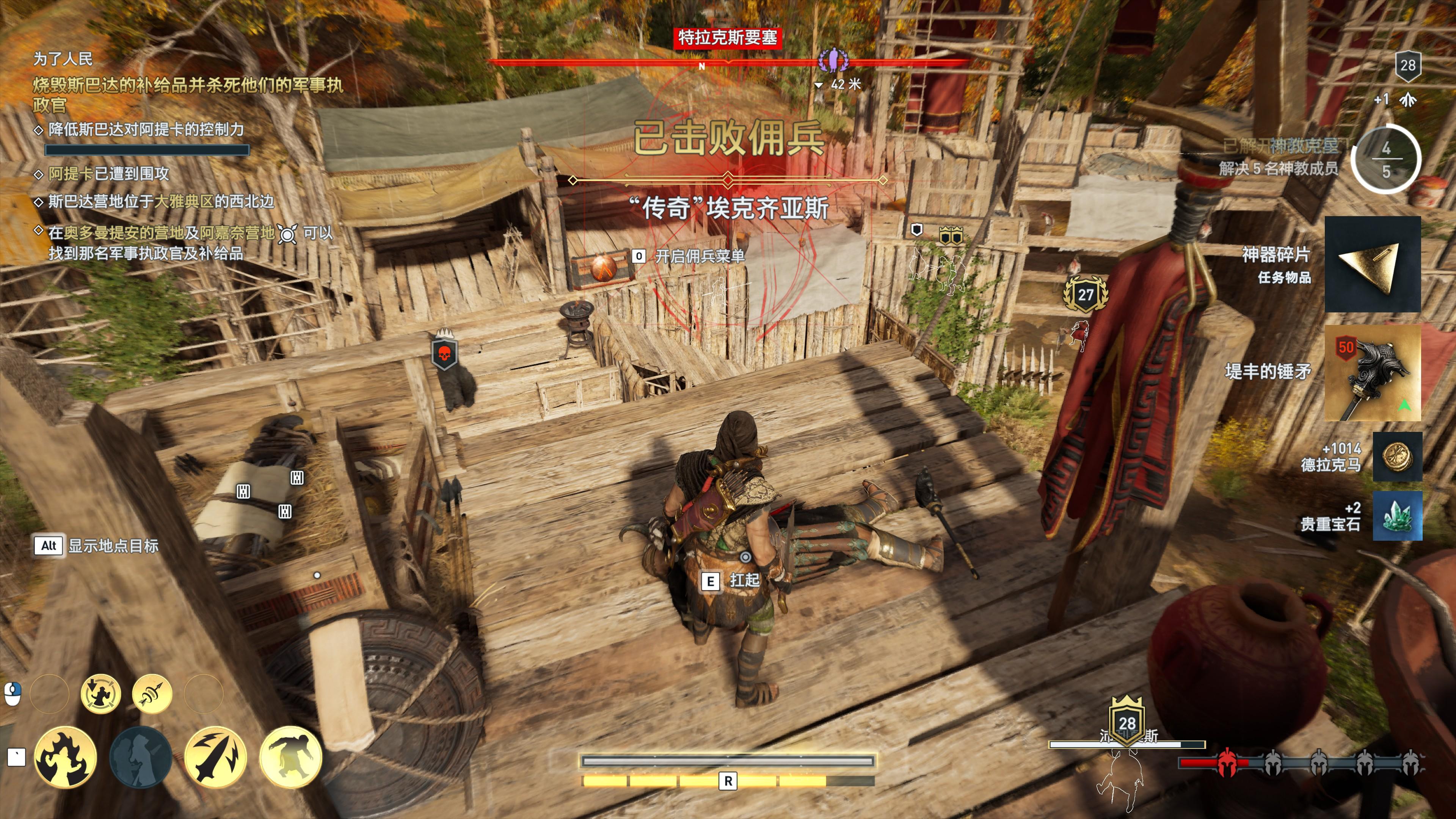Image resolution: width=1456 pixels, height=819 pixels.
Task: Select the greyed-out assassination ability icon
Action: point(140,757)
